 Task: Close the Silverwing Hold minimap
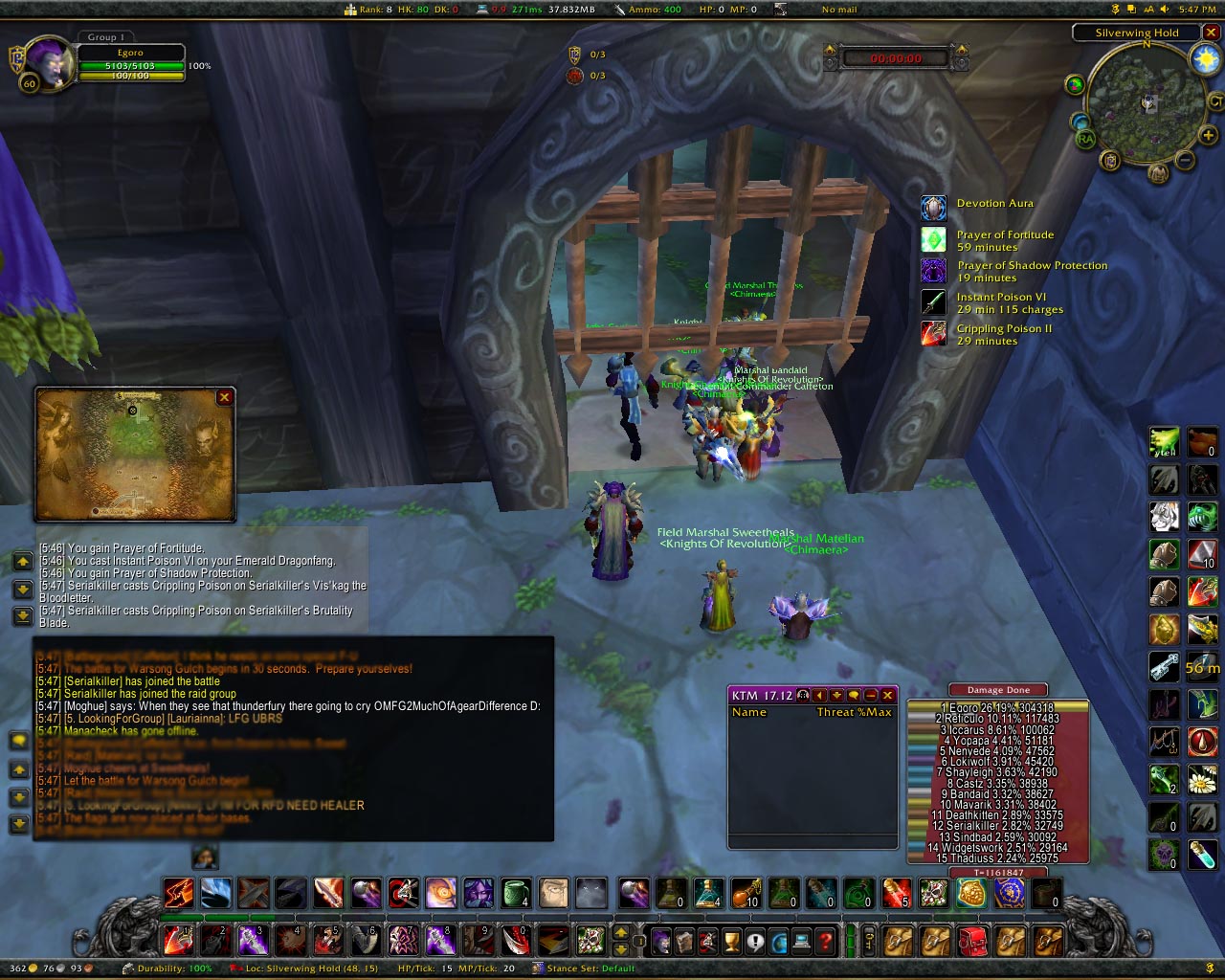pos(1211,33)
